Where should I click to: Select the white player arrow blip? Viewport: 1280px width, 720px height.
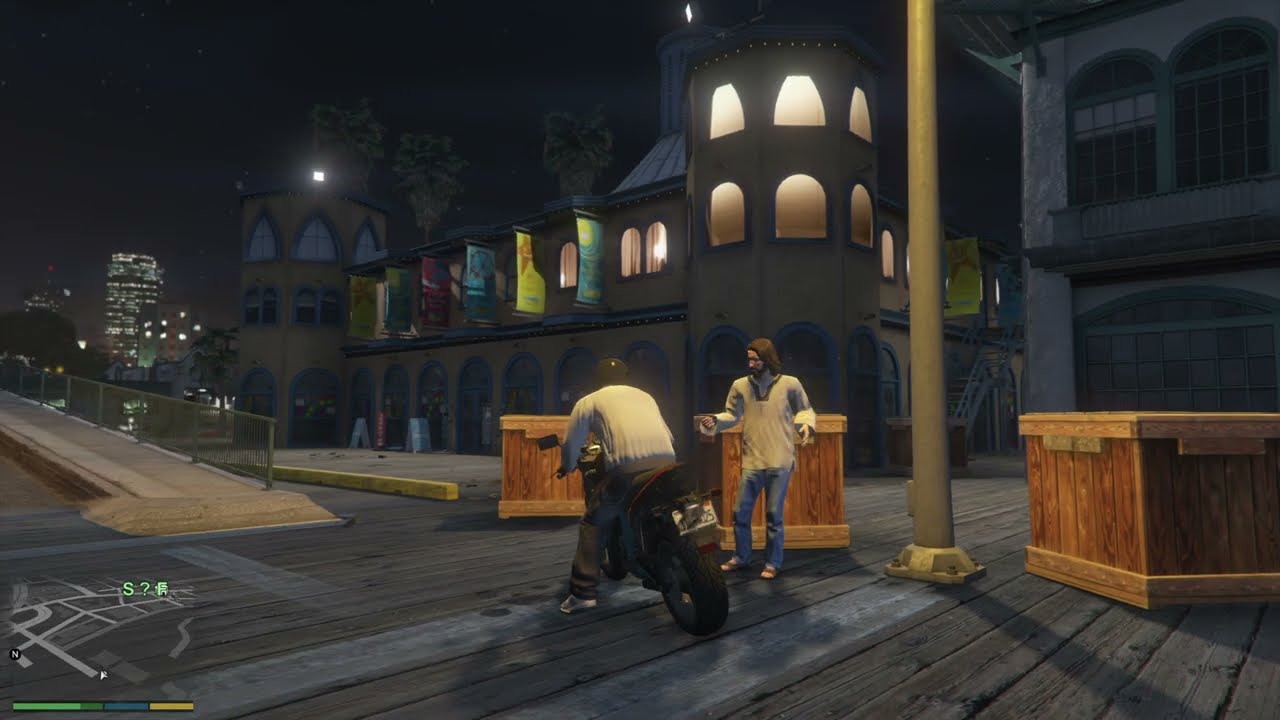tap(103, 673)
